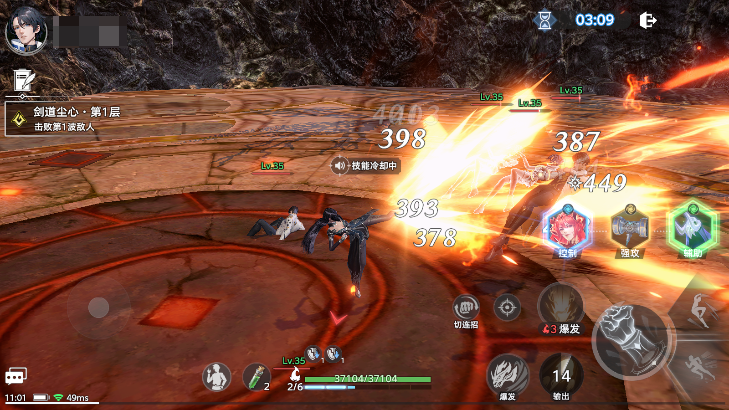Select the 强攻 hammer partner skill

pyautogui.click(x=629, y=226)
